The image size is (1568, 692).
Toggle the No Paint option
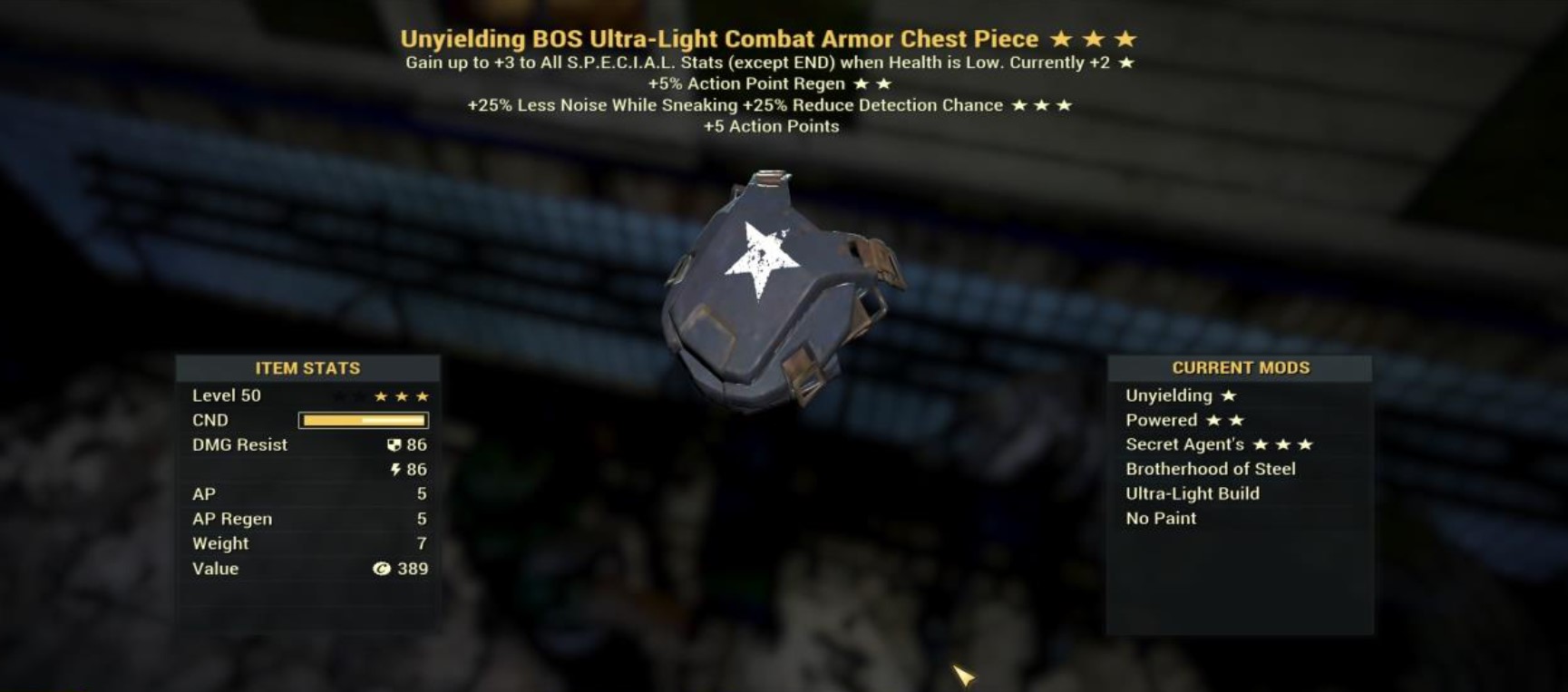[1161, 518]
